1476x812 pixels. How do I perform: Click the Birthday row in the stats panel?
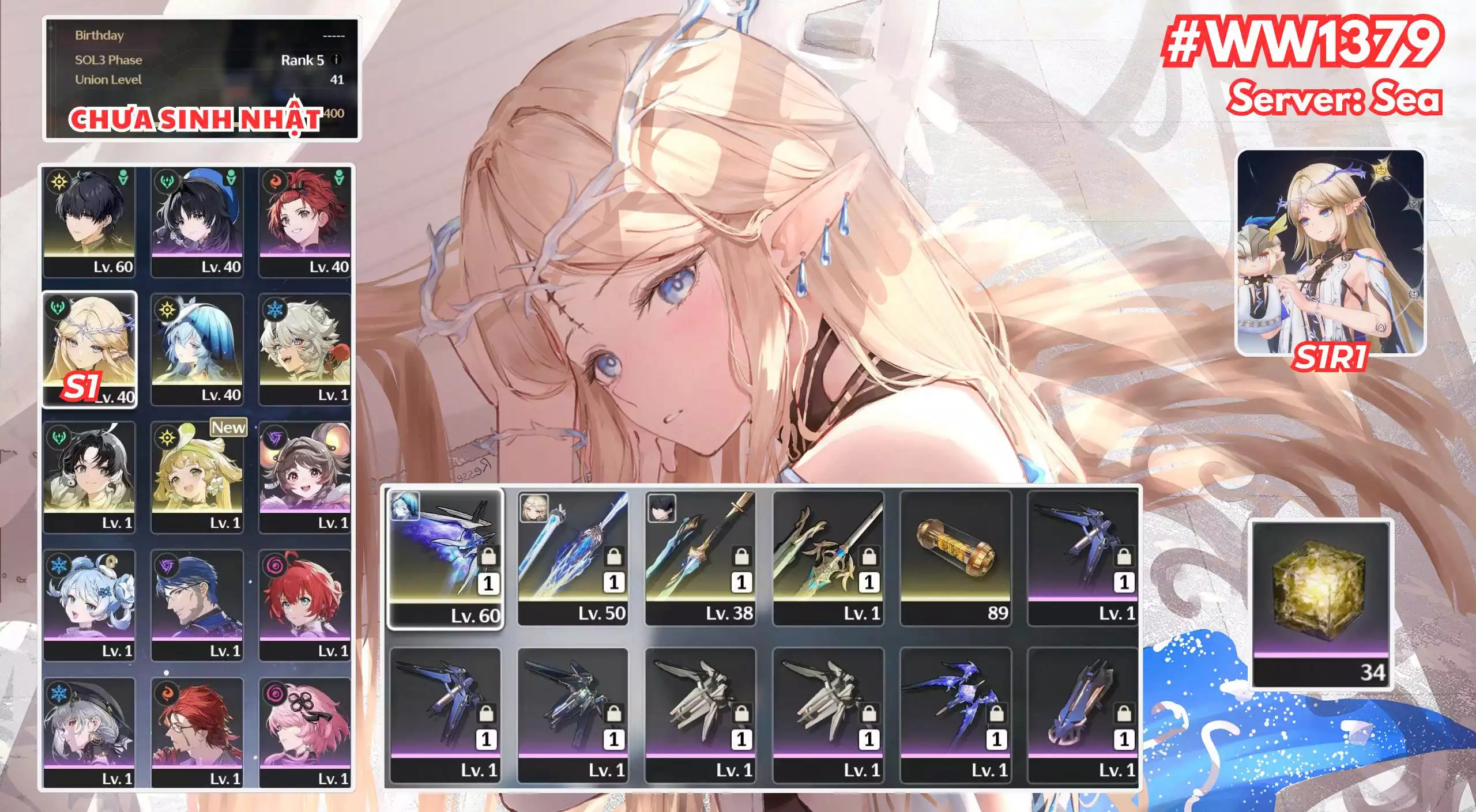202,36
